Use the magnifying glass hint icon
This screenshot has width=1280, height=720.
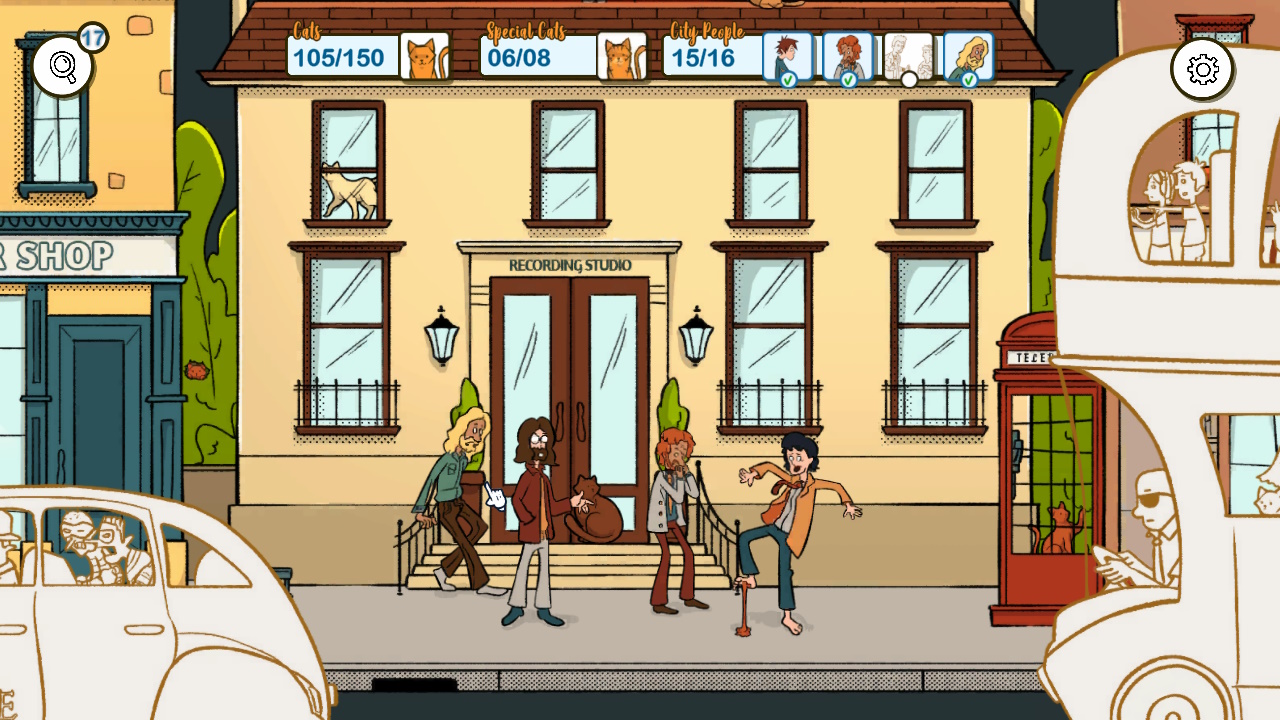[60, 63]
